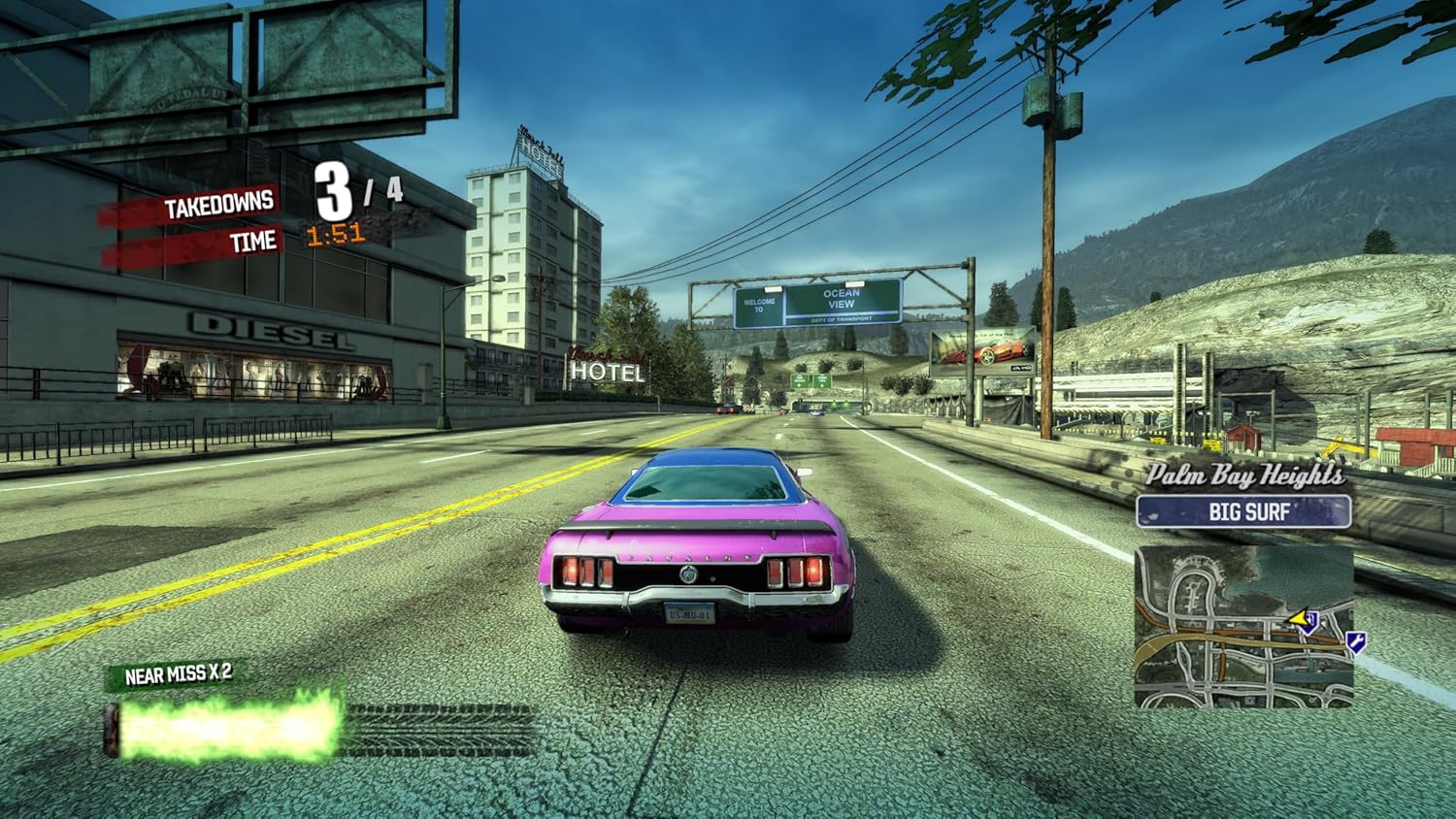1456x819 pixels.
Task: Expand the WELCOME TO panel on the gantry
Action: point(758,306)
